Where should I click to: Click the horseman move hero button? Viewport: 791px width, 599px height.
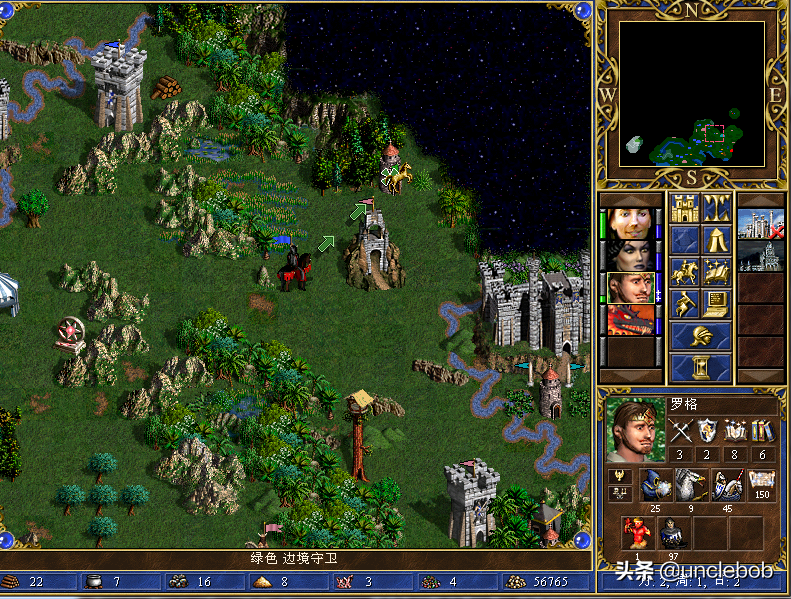pos(685,272)
